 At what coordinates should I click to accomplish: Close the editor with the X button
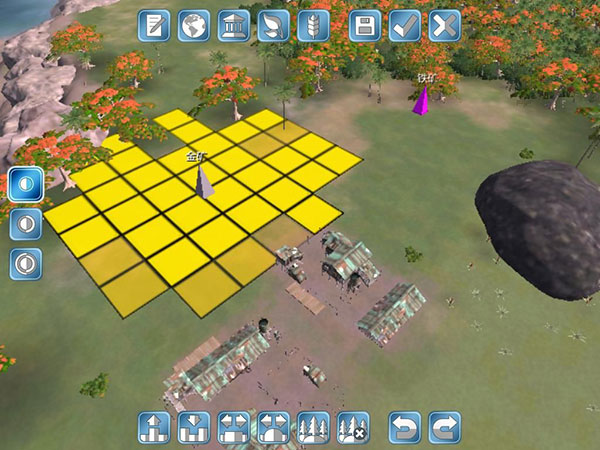(x=444, y=25)
